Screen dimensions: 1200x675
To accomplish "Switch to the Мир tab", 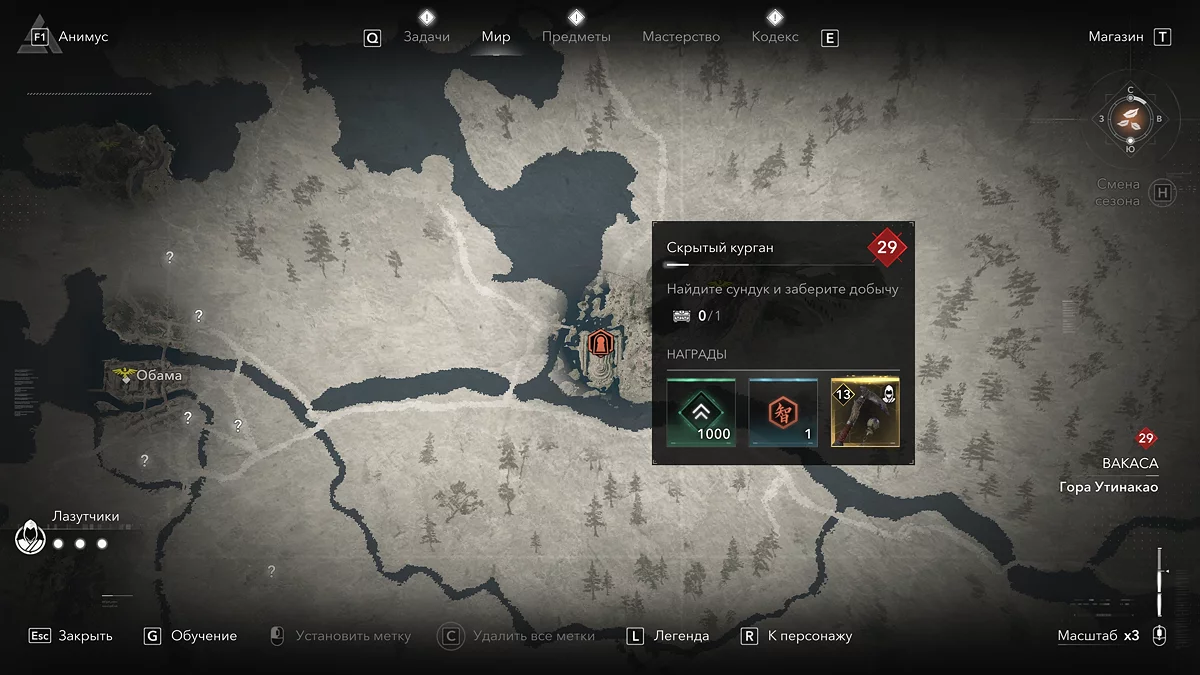I will point(496,37).
